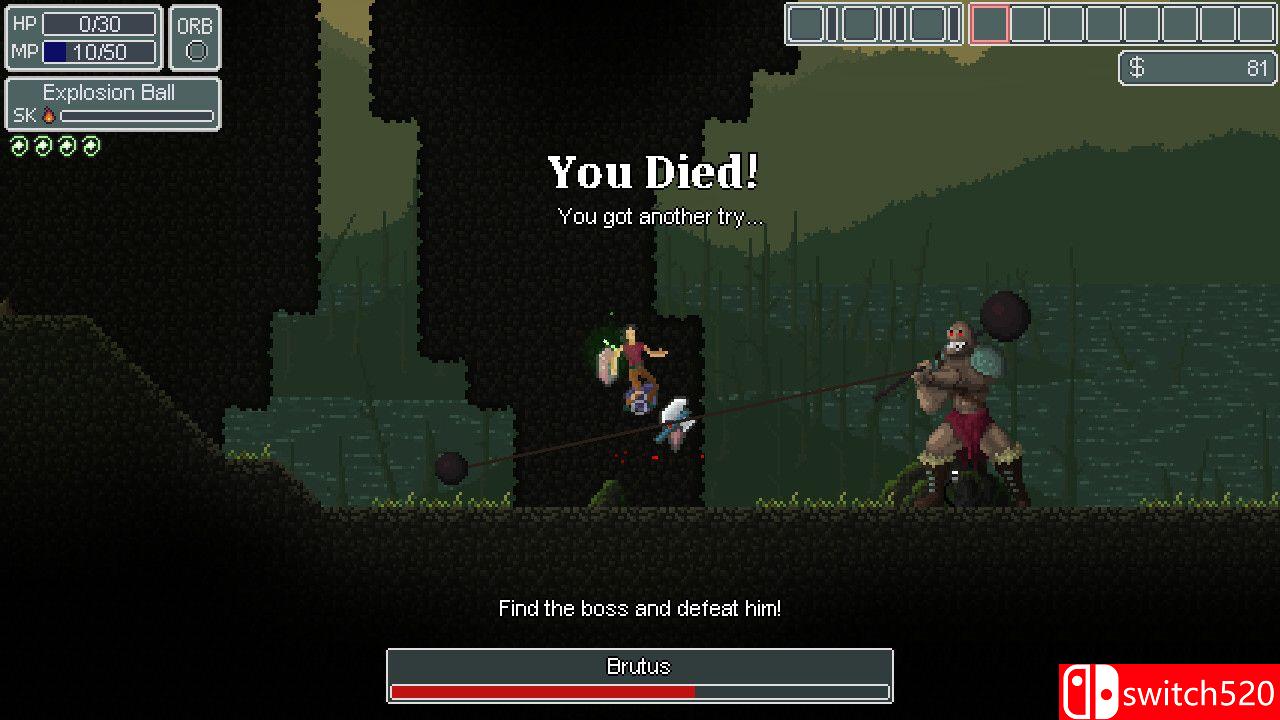This screenshot has width=1280, height=720.
Task: Select the Explosion Ball skill panel
Action: [x=113, y=104]
